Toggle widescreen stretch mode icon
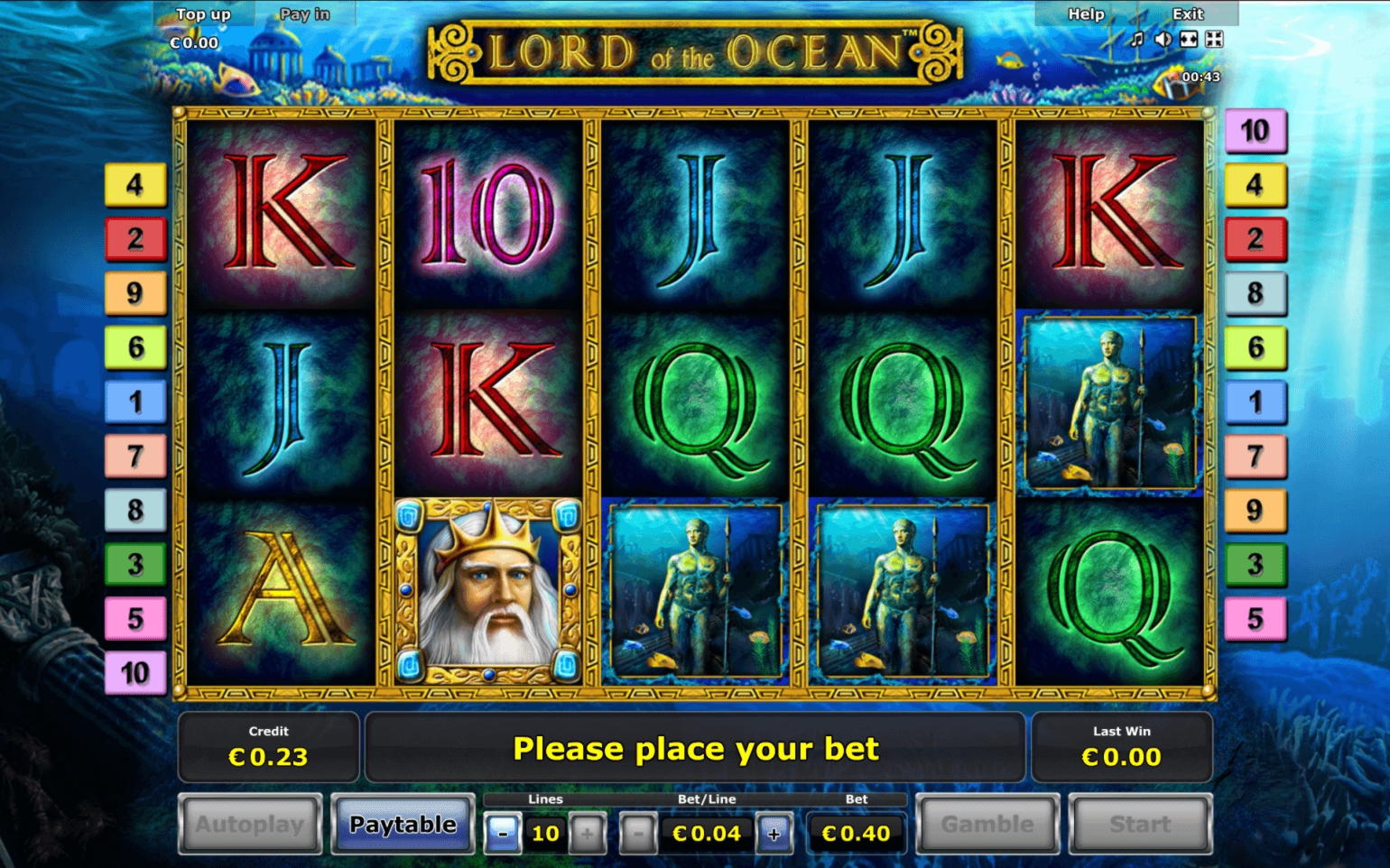This screenshot has height=868, width=1390. tap(1189, 40)
